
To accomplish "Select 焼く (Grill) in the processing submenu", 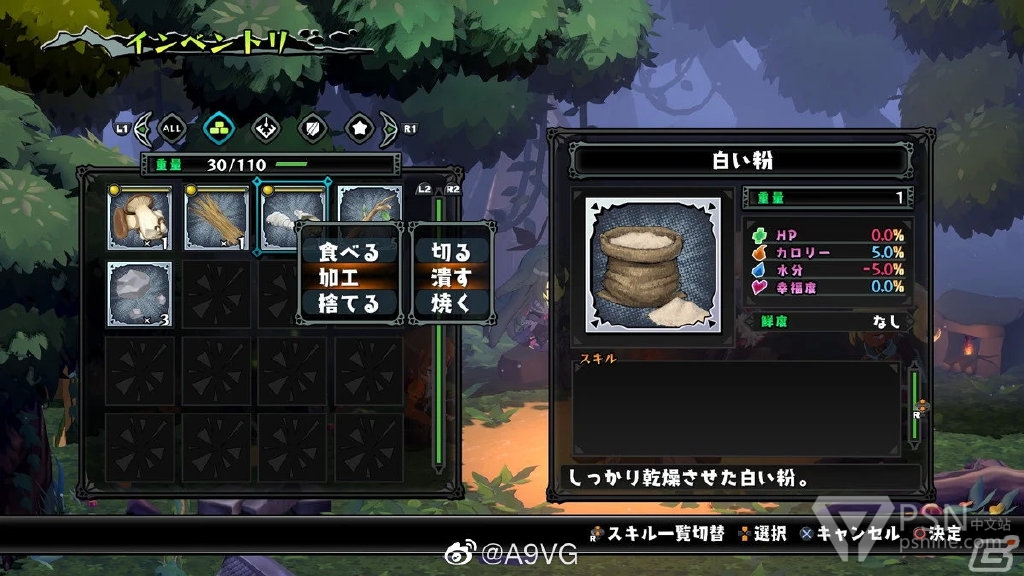I will click(451, 304).
